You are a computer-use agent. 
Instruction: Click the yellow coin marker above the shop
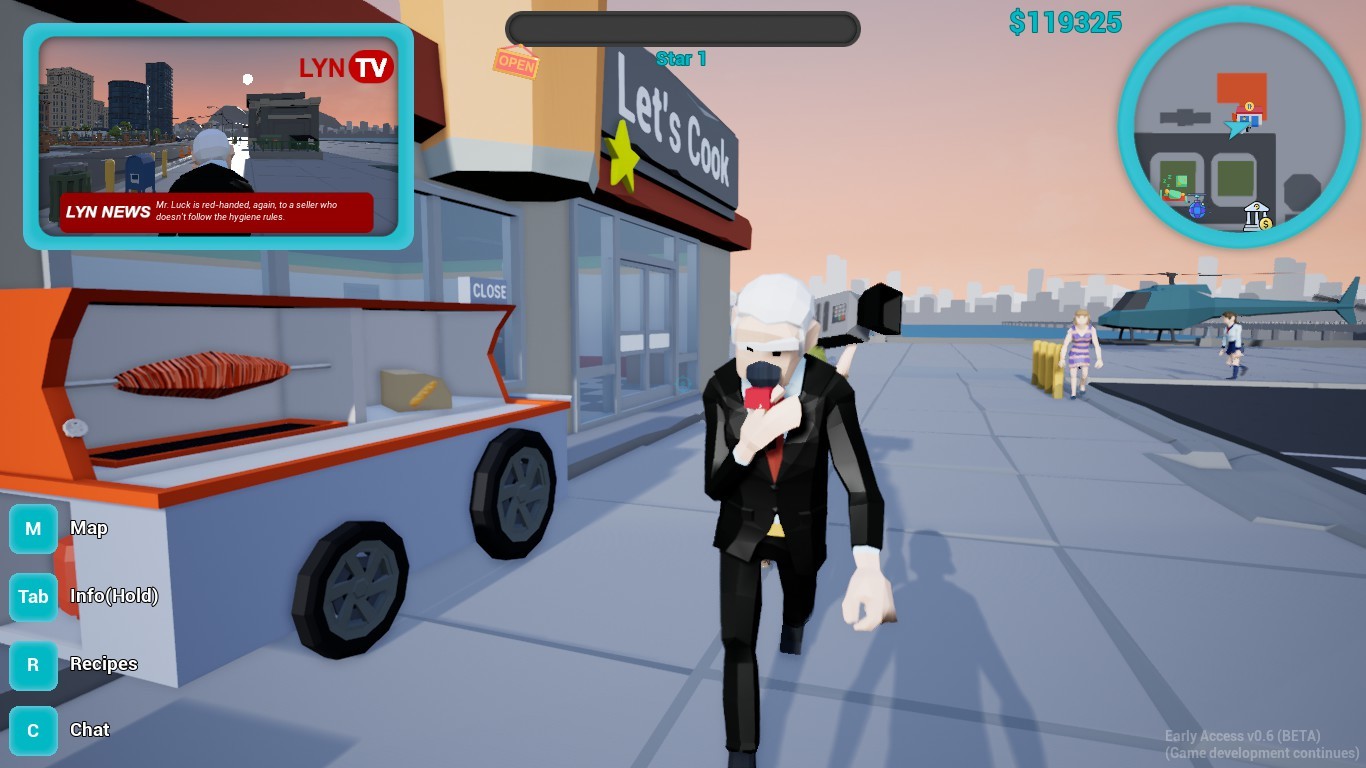click(1249, 106)
